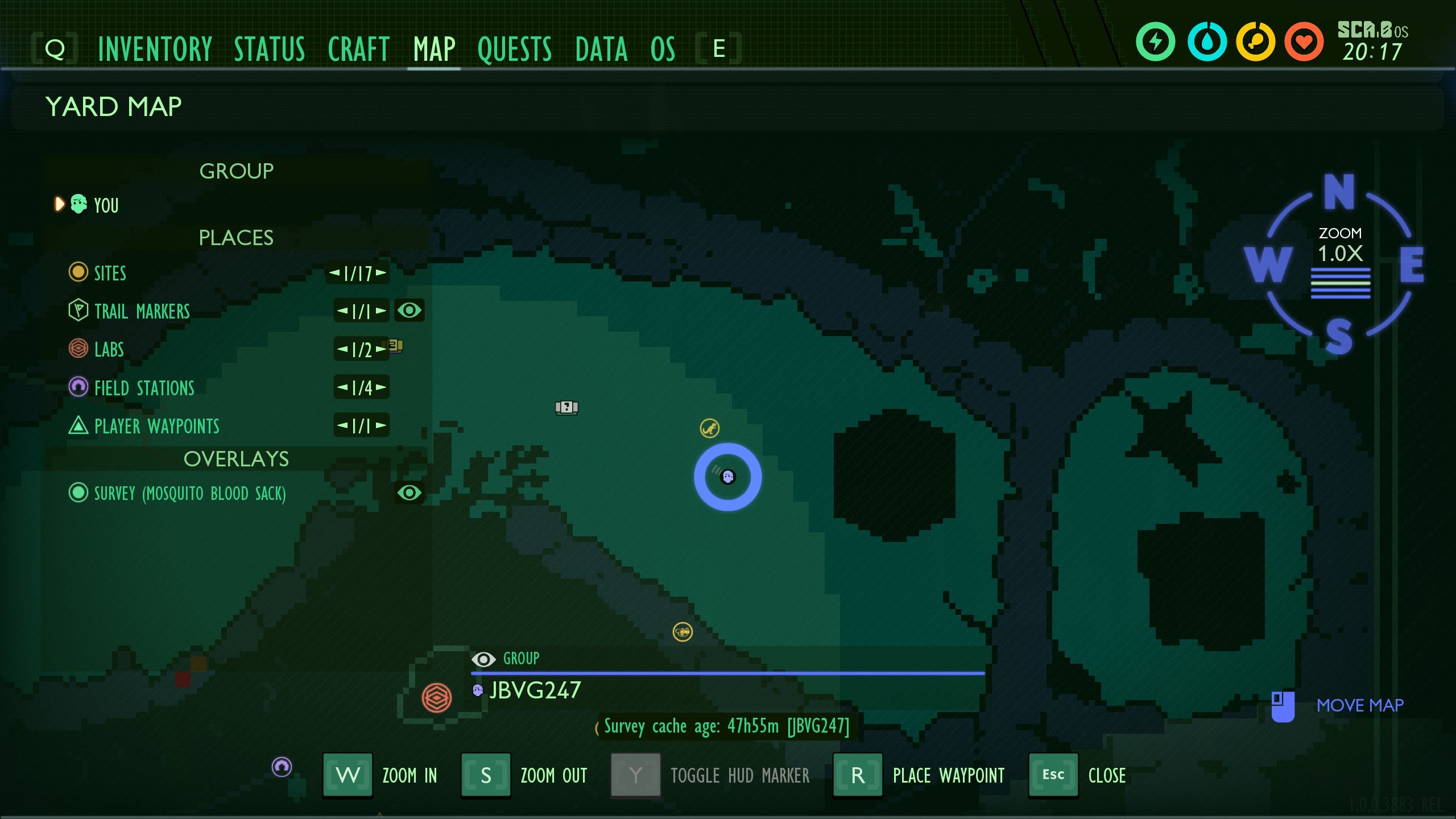Click the Zoom Out button
Viewport: 1456px width, 819px height.
coord(486,775)
